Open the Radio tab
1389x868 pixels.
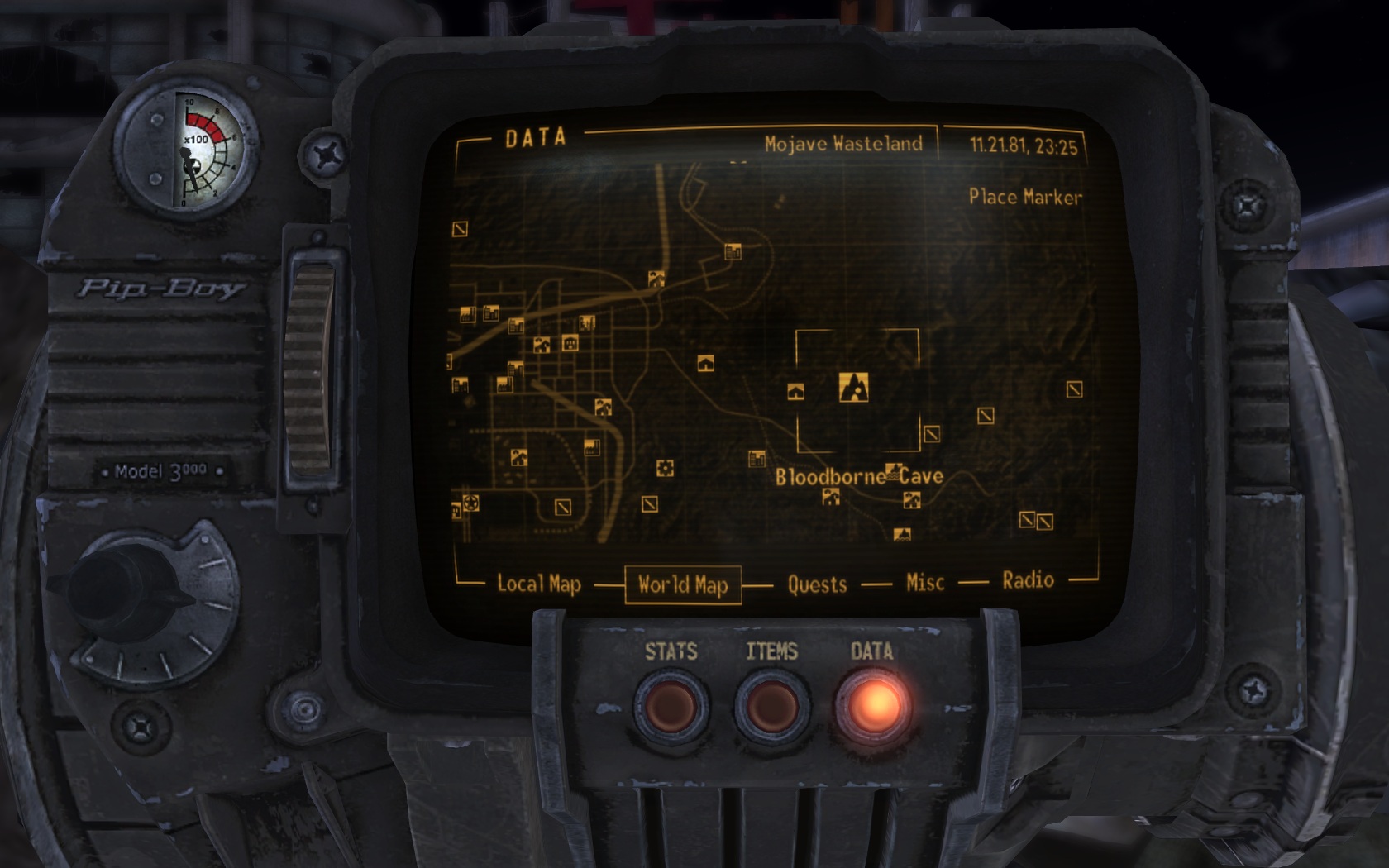(x=1028, y=580)
